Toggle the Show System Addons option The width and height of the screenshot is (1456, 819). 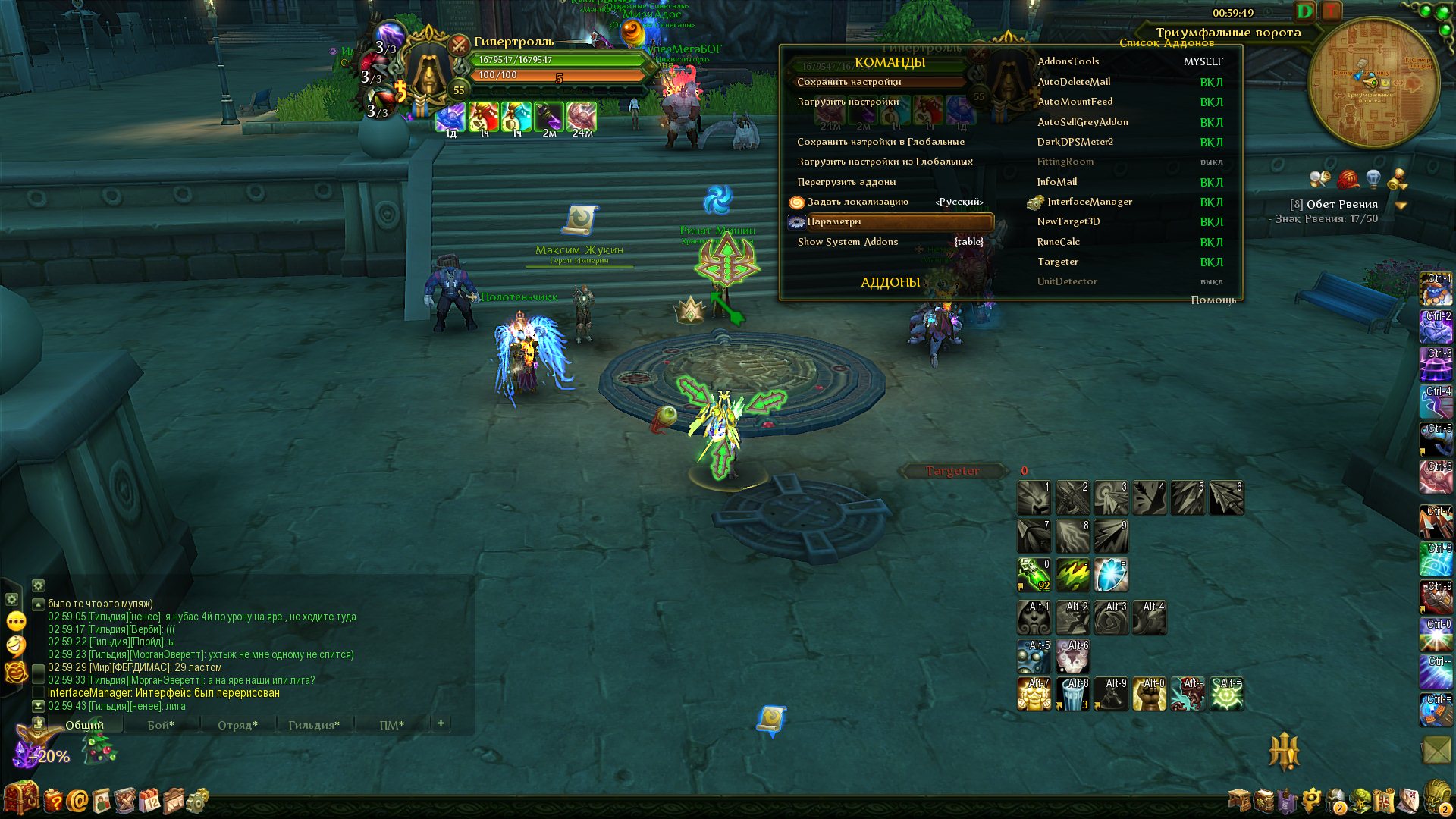[x=968, y=242]
